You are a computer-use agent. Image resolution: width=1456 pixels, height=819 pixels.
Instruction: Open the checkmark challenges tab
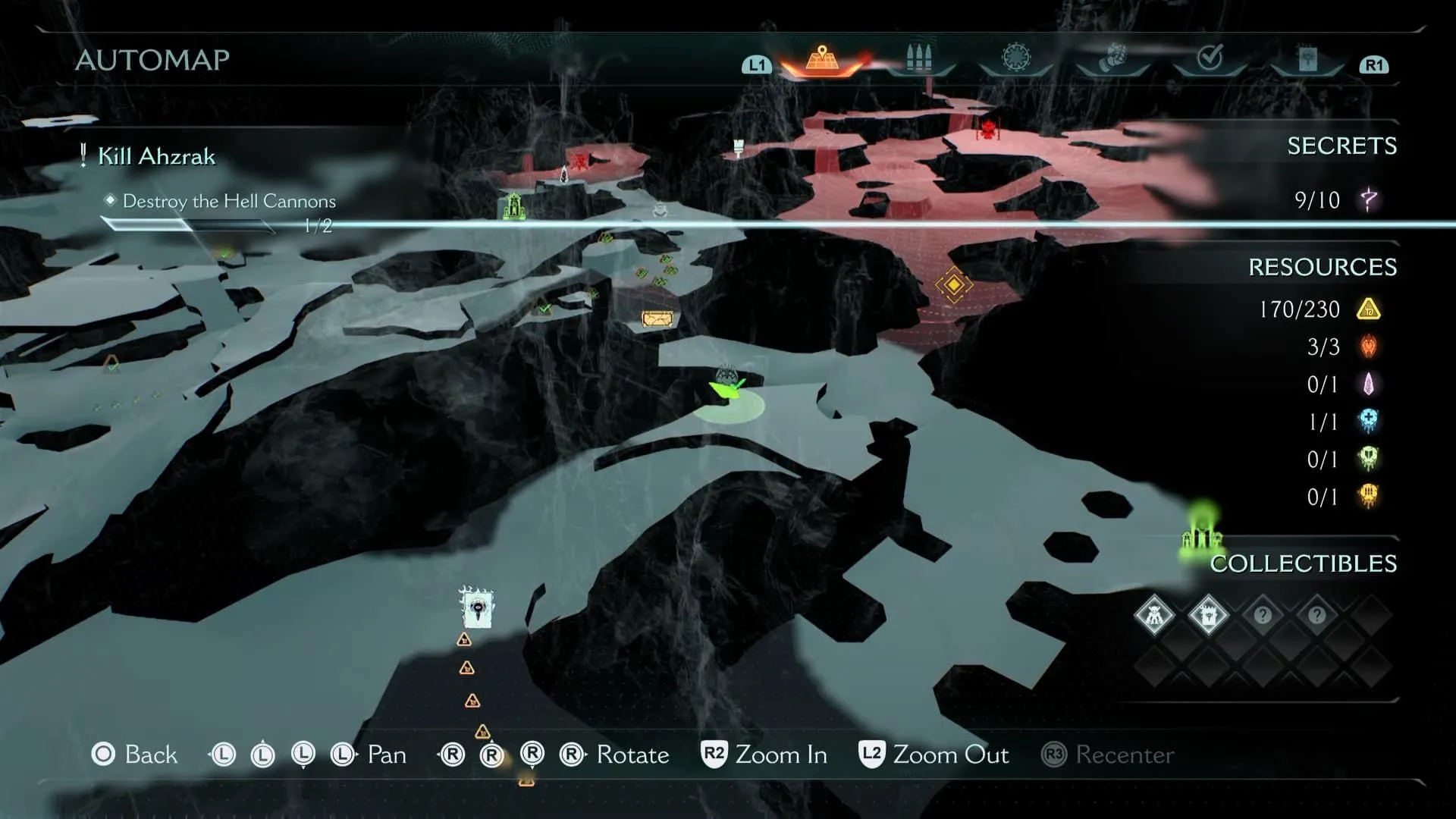click(x=1210, y=58)
